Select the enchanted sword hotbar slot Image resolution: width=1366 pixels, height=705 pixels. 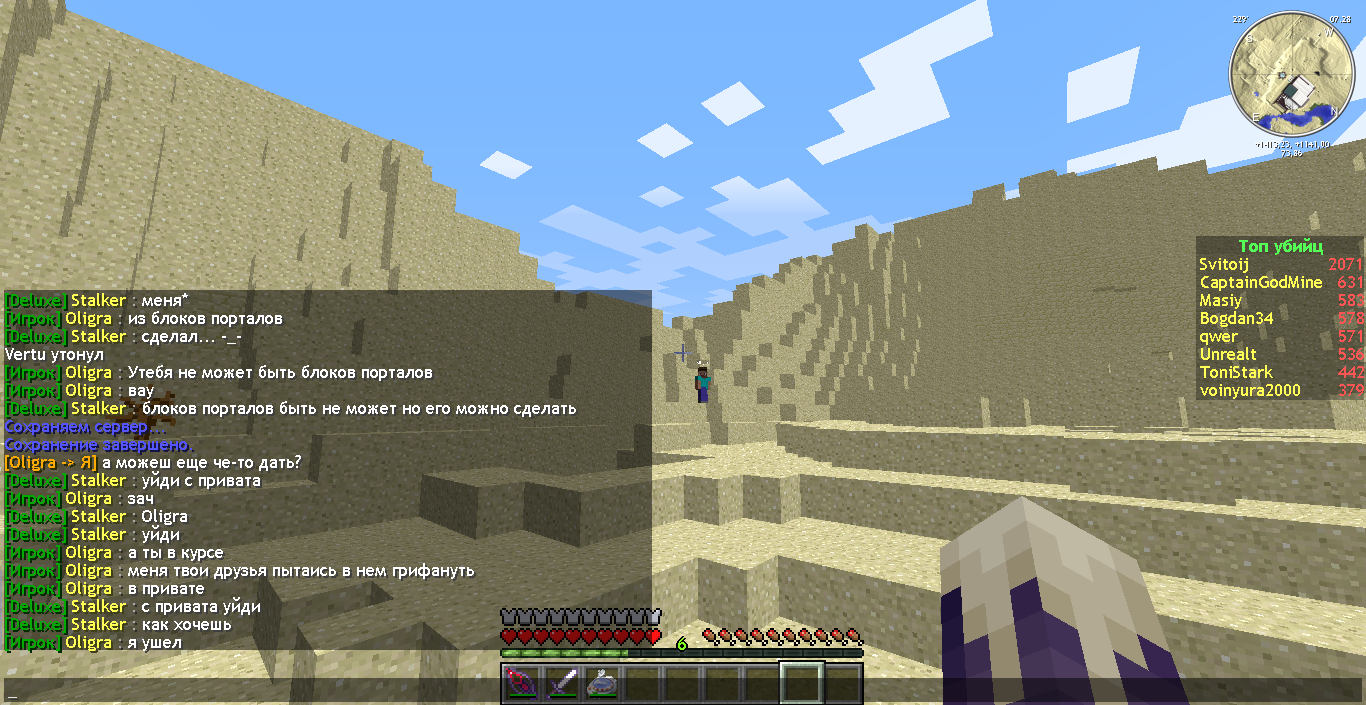[561, 683]
